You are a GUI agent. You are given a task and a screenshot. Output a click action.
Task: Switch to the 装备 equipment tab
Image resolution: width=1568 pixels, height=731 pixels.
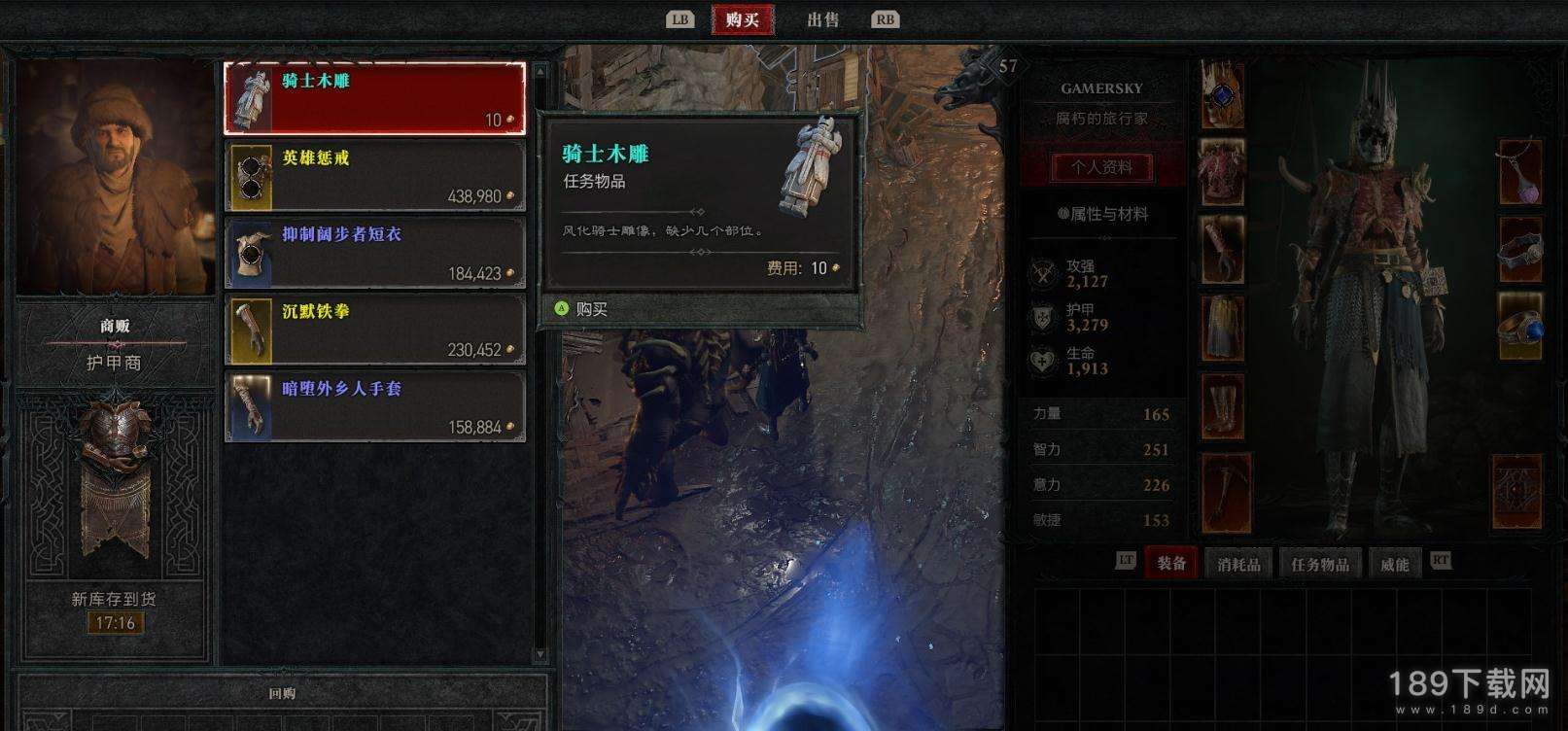[1171, 564]
